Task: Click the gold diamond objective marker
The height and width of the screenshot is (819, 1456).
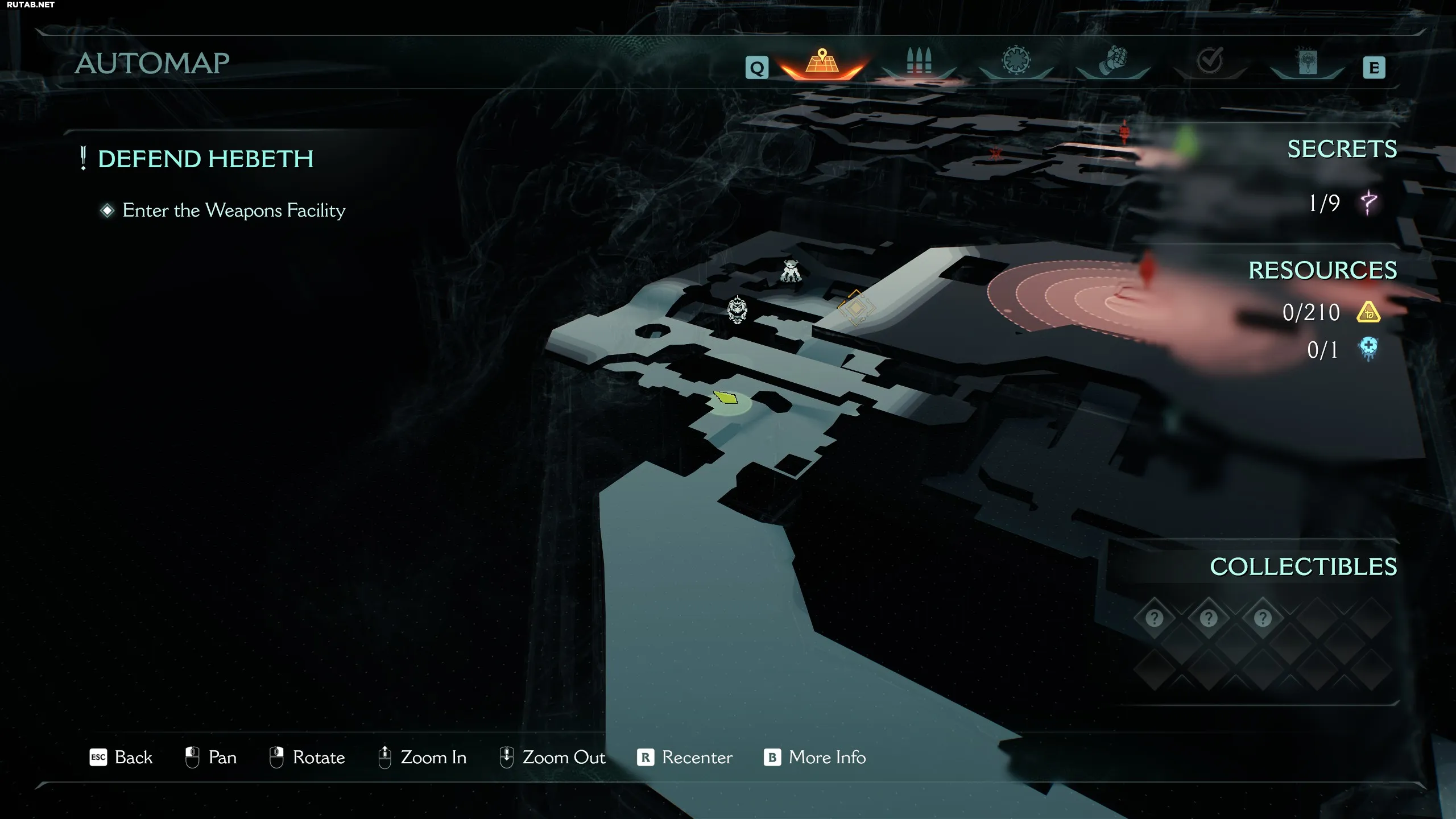Action: 855,308
